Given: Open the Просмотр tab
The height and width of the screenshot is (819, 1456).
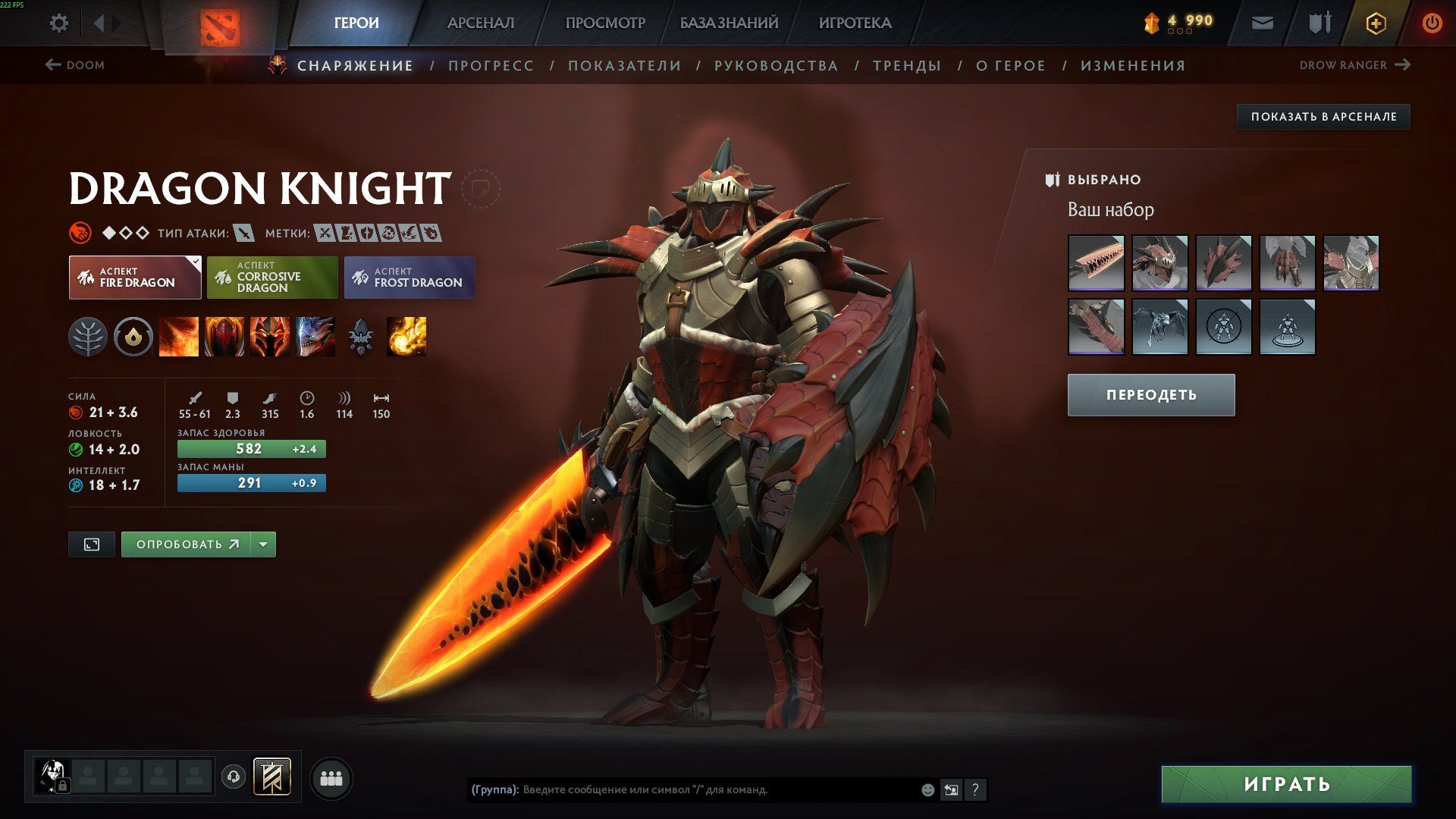Looking at the screenshot, I should (x=604, y=23).
